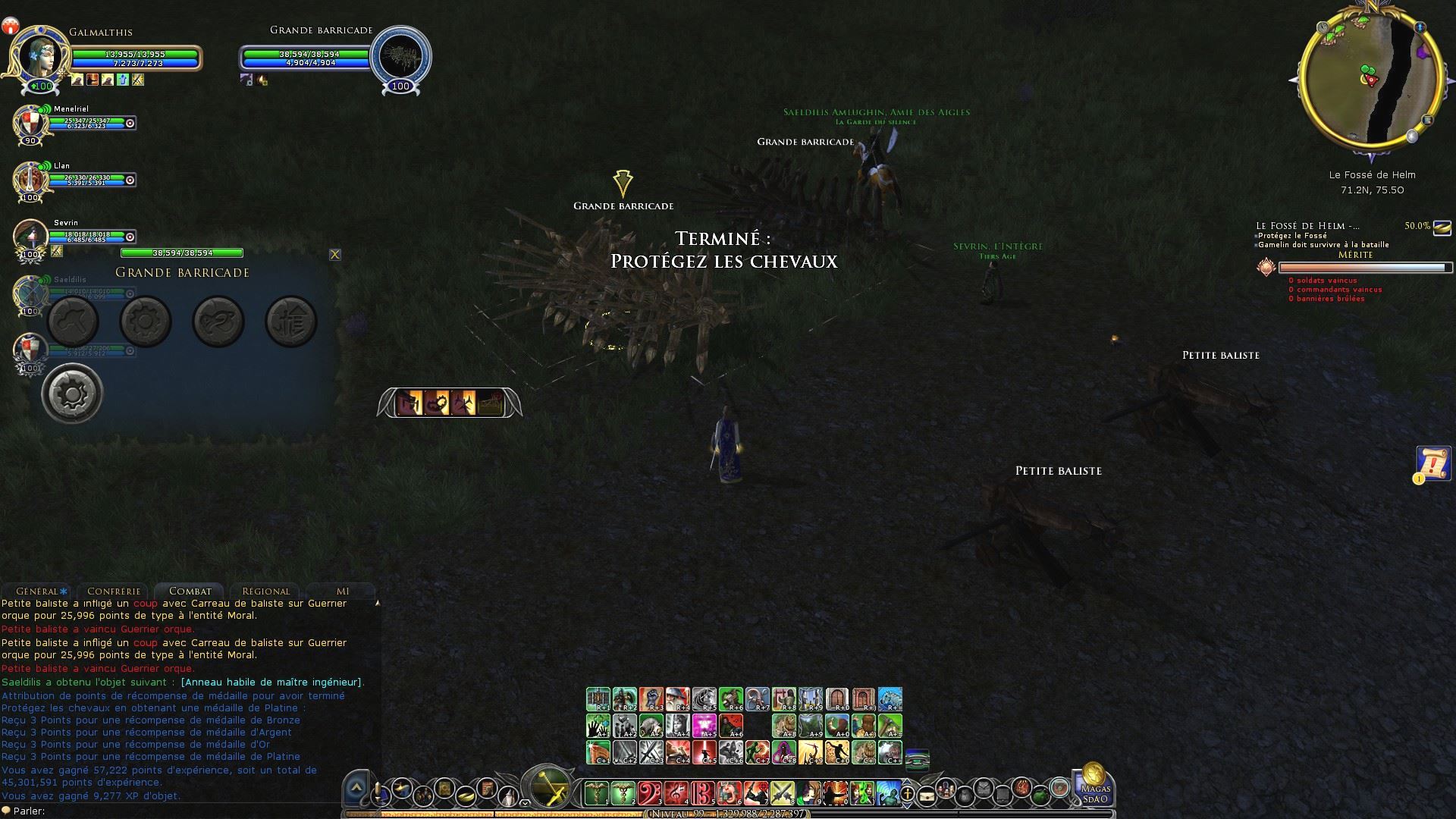Activate the red bass clef skill in slot 3

coord(649,793)
